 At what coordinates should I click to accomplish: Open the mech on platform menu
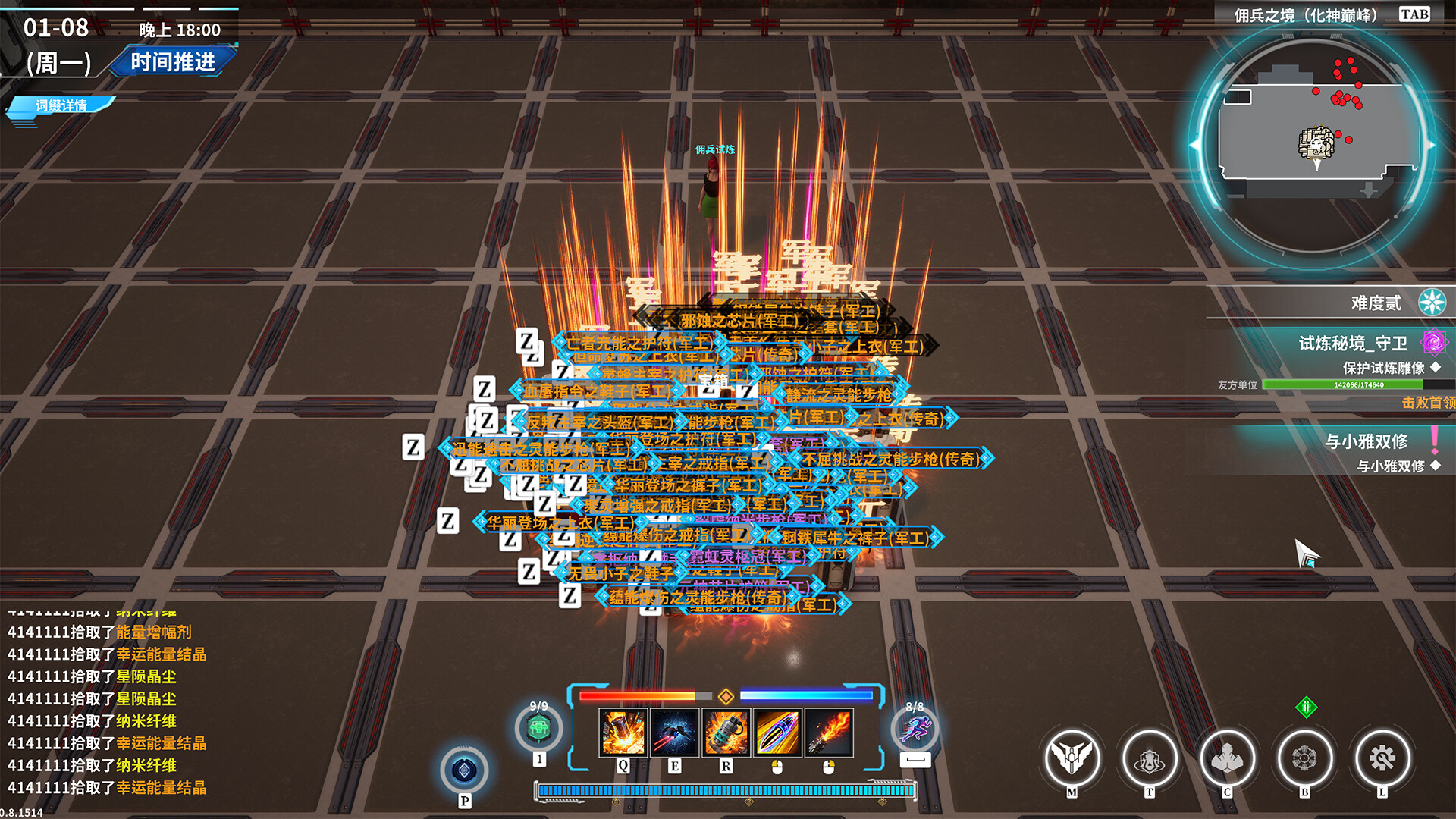pos(1149,758)
